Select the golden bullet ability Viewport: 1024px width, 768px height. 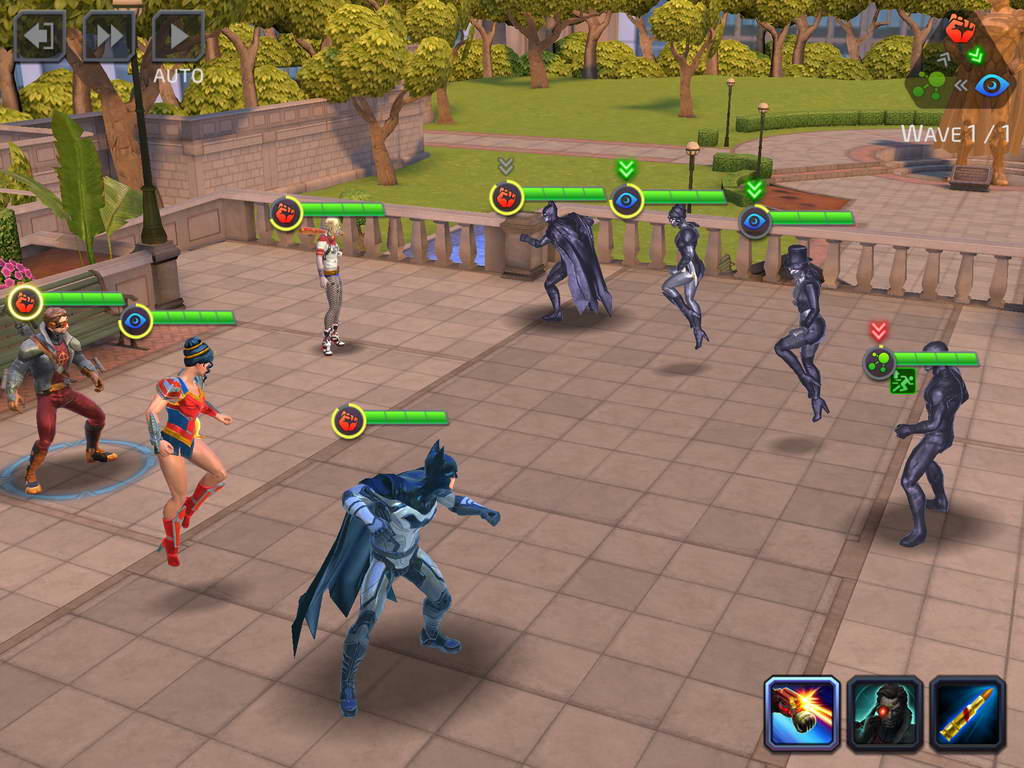pyautogui.click(x=968, y=713)
